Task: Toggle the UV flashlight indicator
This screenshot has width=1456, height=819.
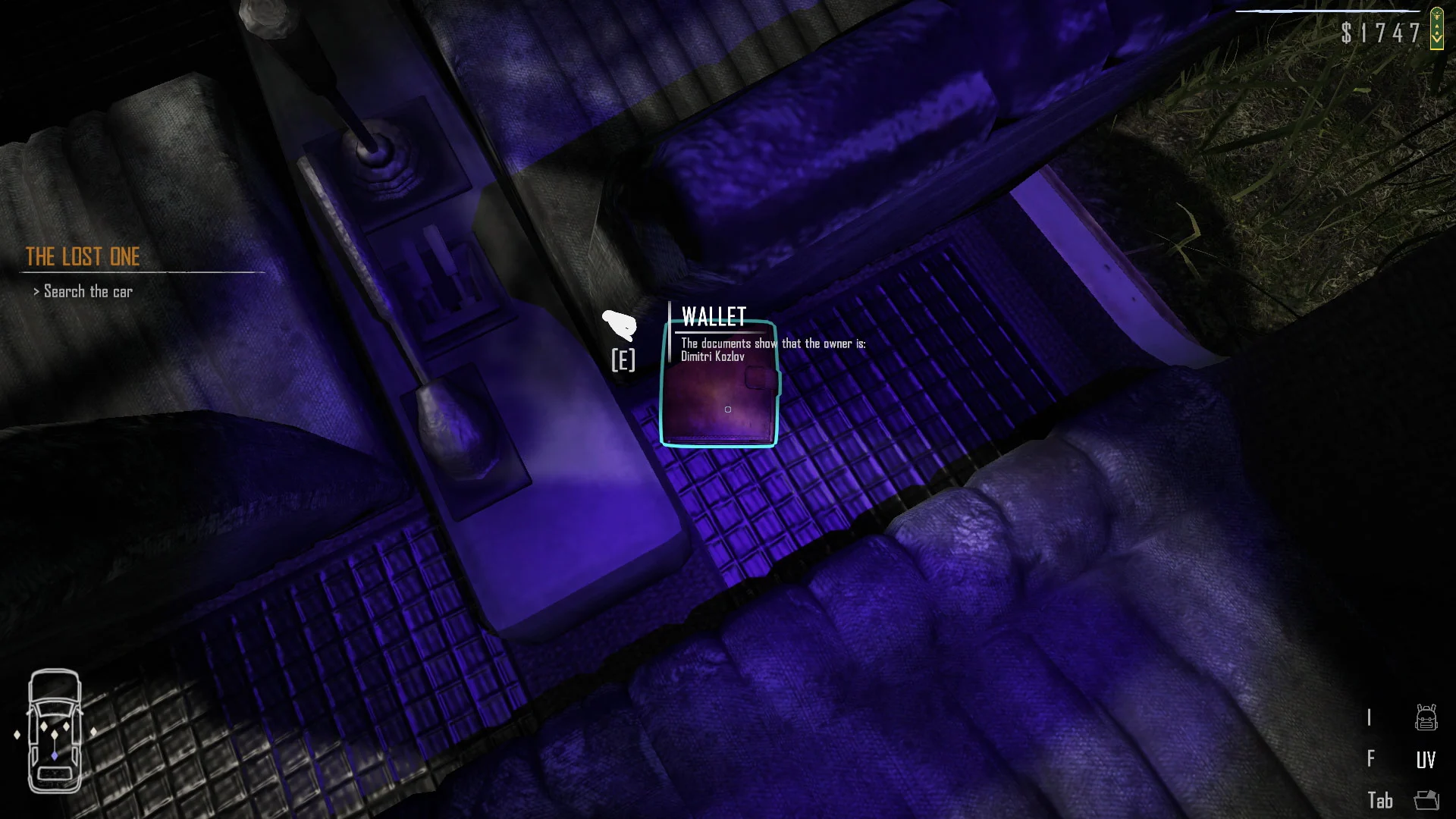Action: (1426, 759)
